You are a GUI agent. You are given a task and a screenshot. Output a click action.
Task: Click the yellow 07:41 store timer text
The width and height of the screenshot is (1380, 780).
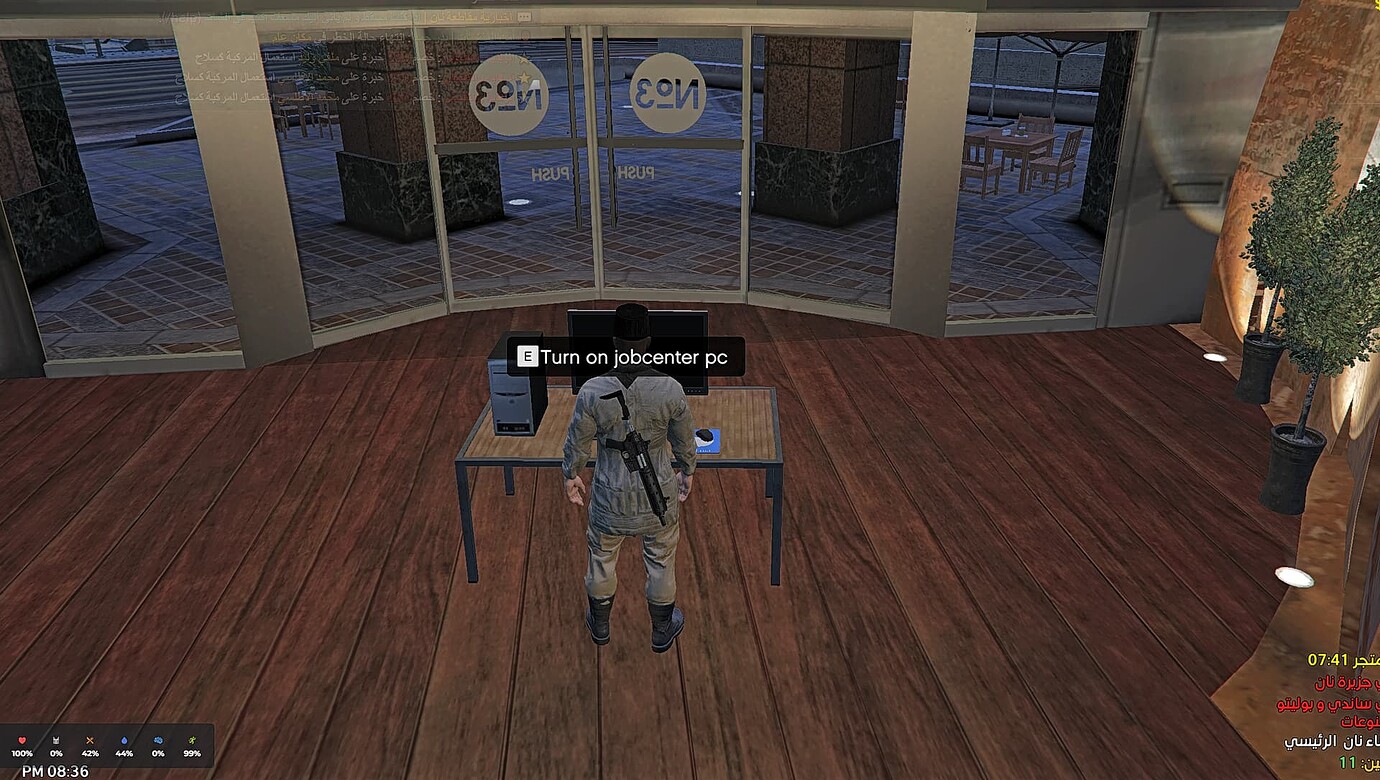[x=1331, y=658]
